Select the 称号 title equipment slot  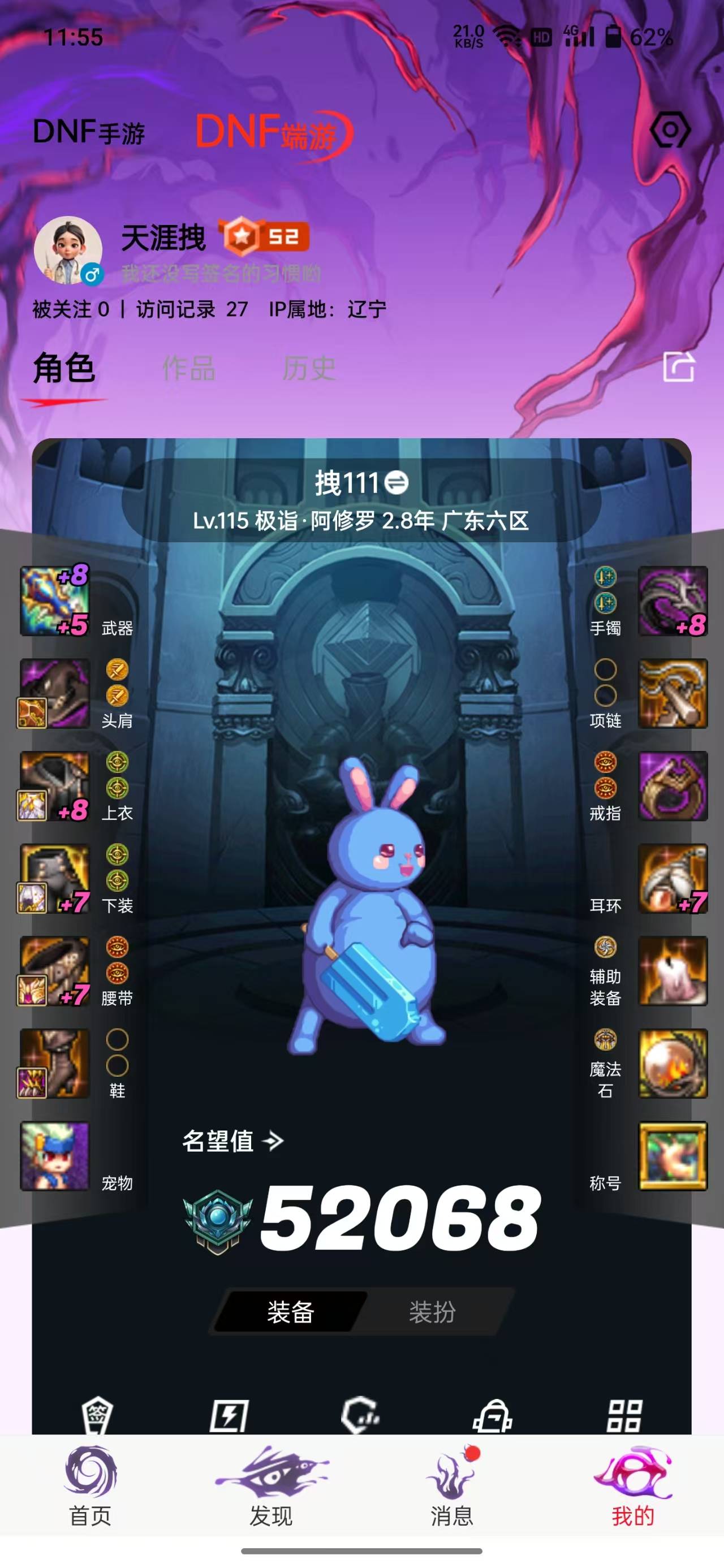[673, 1156]
